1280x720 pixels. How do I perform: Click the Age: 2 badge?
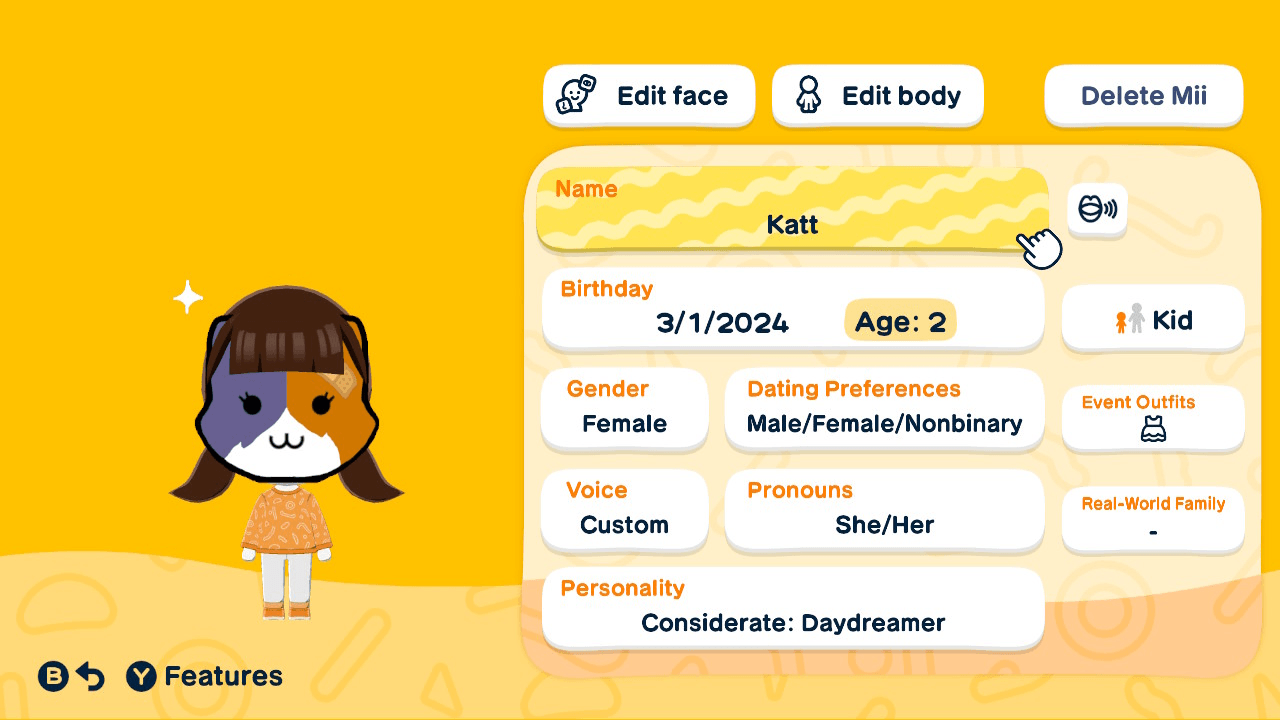[899, 321]
